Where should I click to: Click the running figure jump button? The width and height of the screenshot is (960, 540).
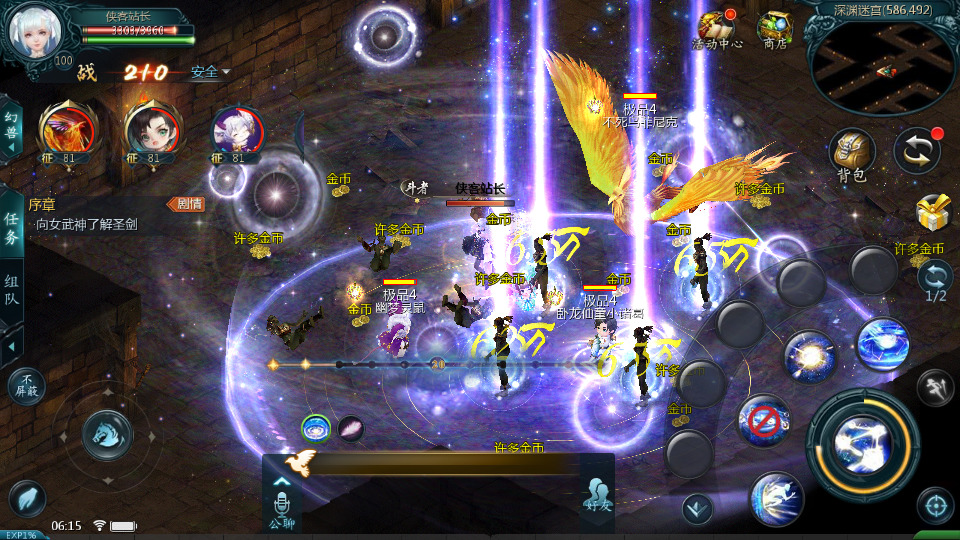pos(934,387)
